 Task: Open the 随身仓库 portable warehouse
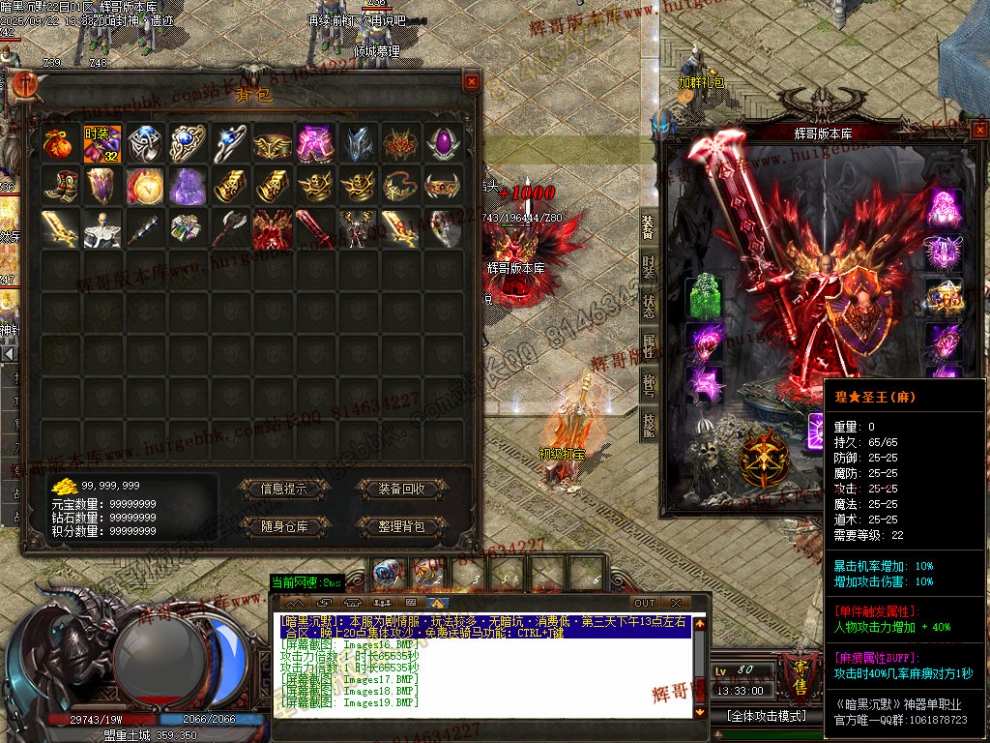click(283, 526)
